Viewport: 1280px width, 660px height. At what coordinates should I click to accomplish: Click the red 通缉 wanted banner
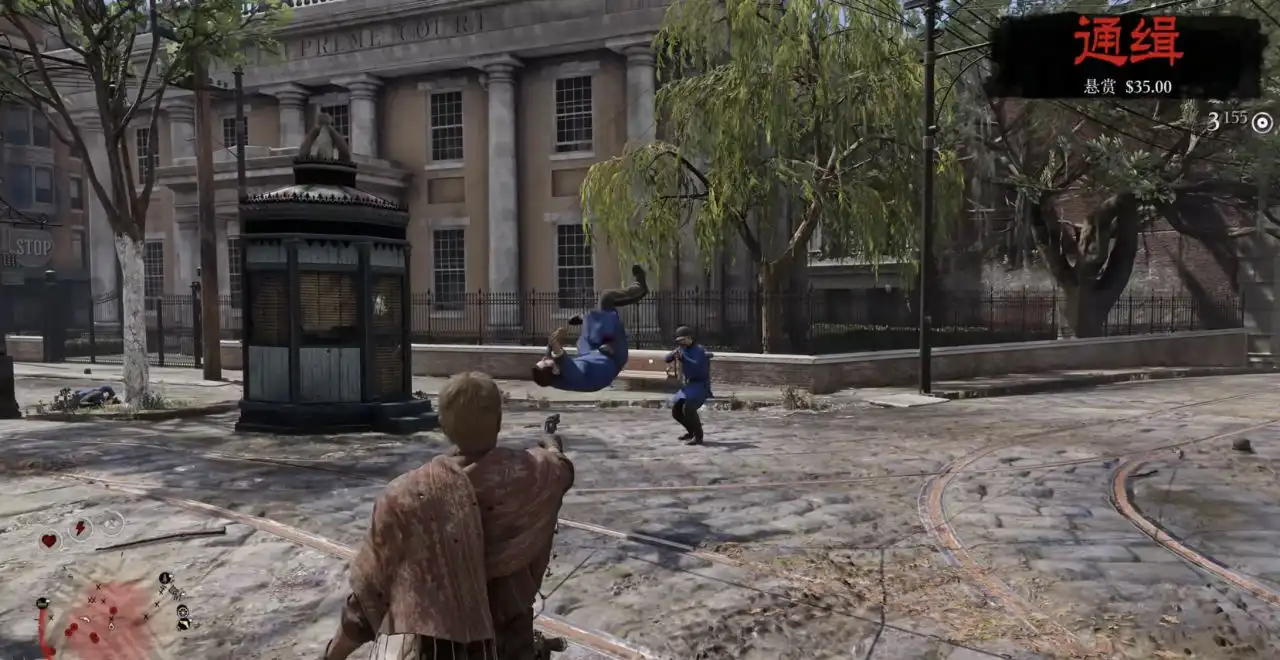(x=1127, y=43)
